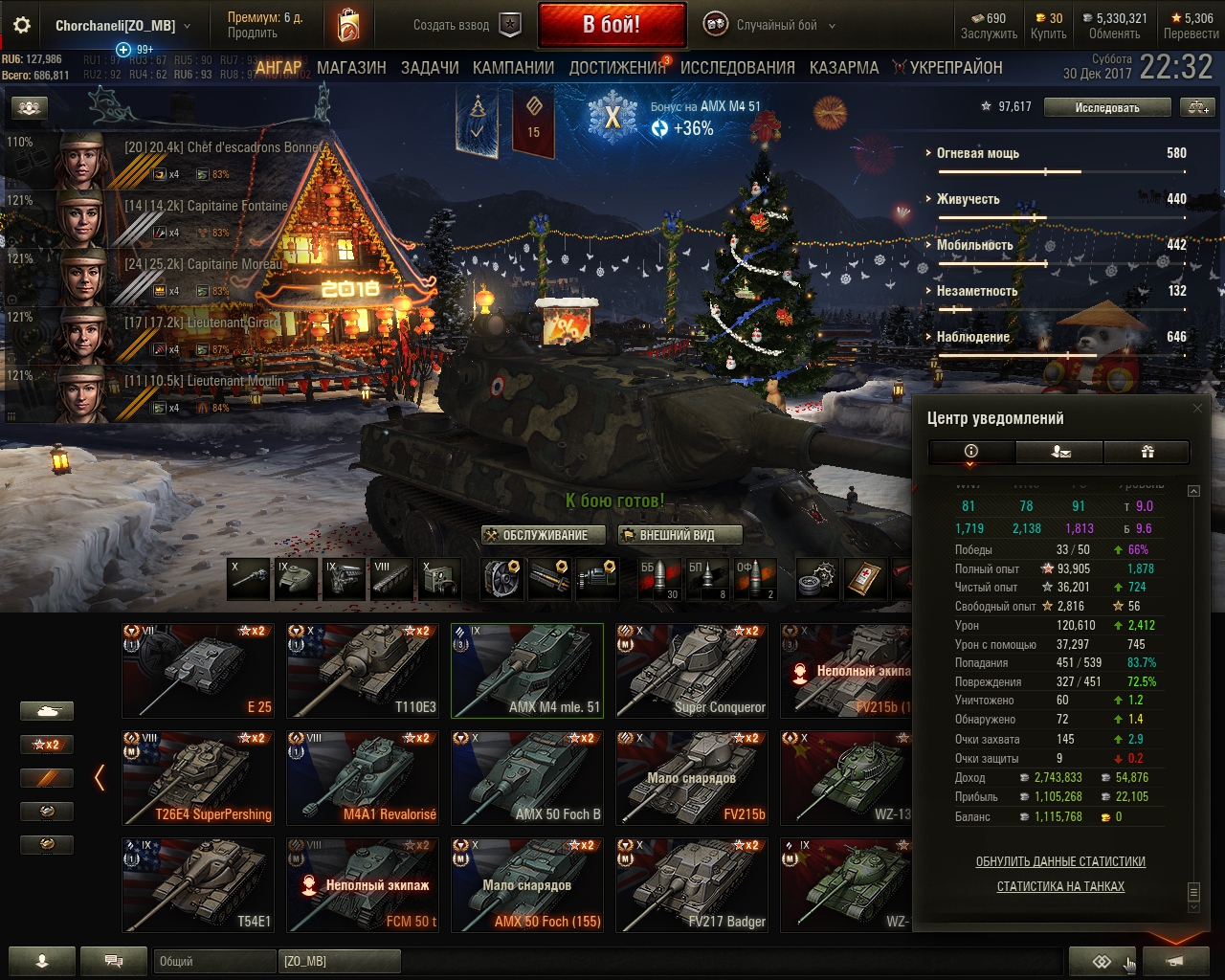Viewport: 1225px width, 980px height.
Task: Click the Исследовать research button
Action: (x=1106, y=108)
